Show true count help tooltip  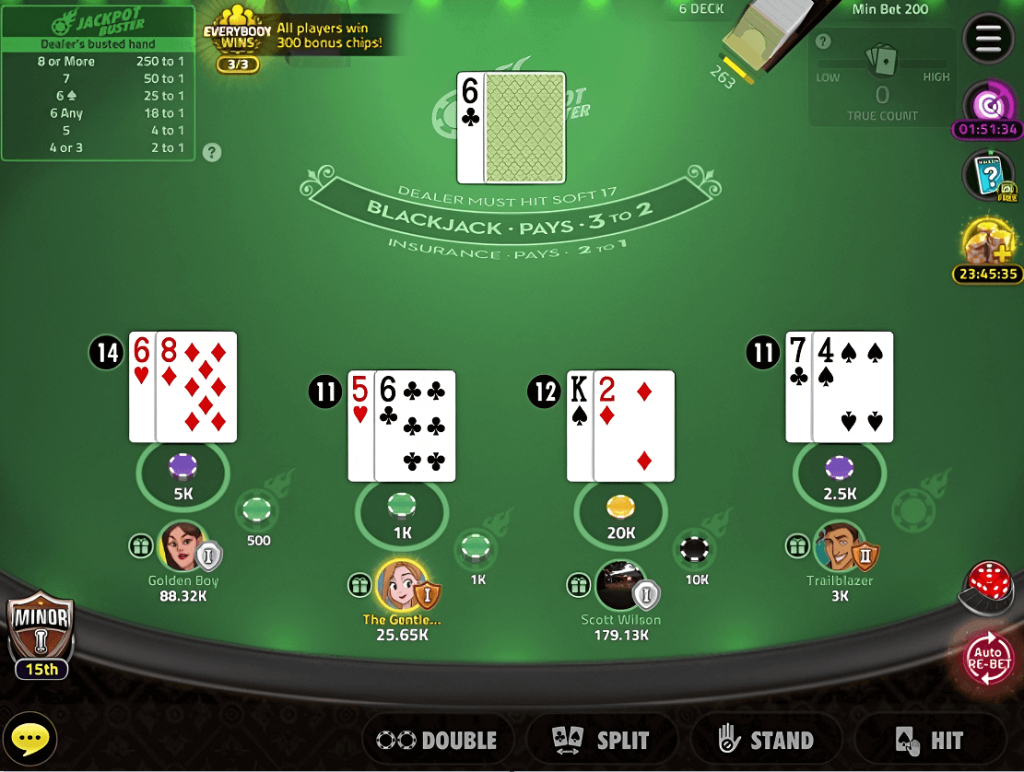(823, 42)
